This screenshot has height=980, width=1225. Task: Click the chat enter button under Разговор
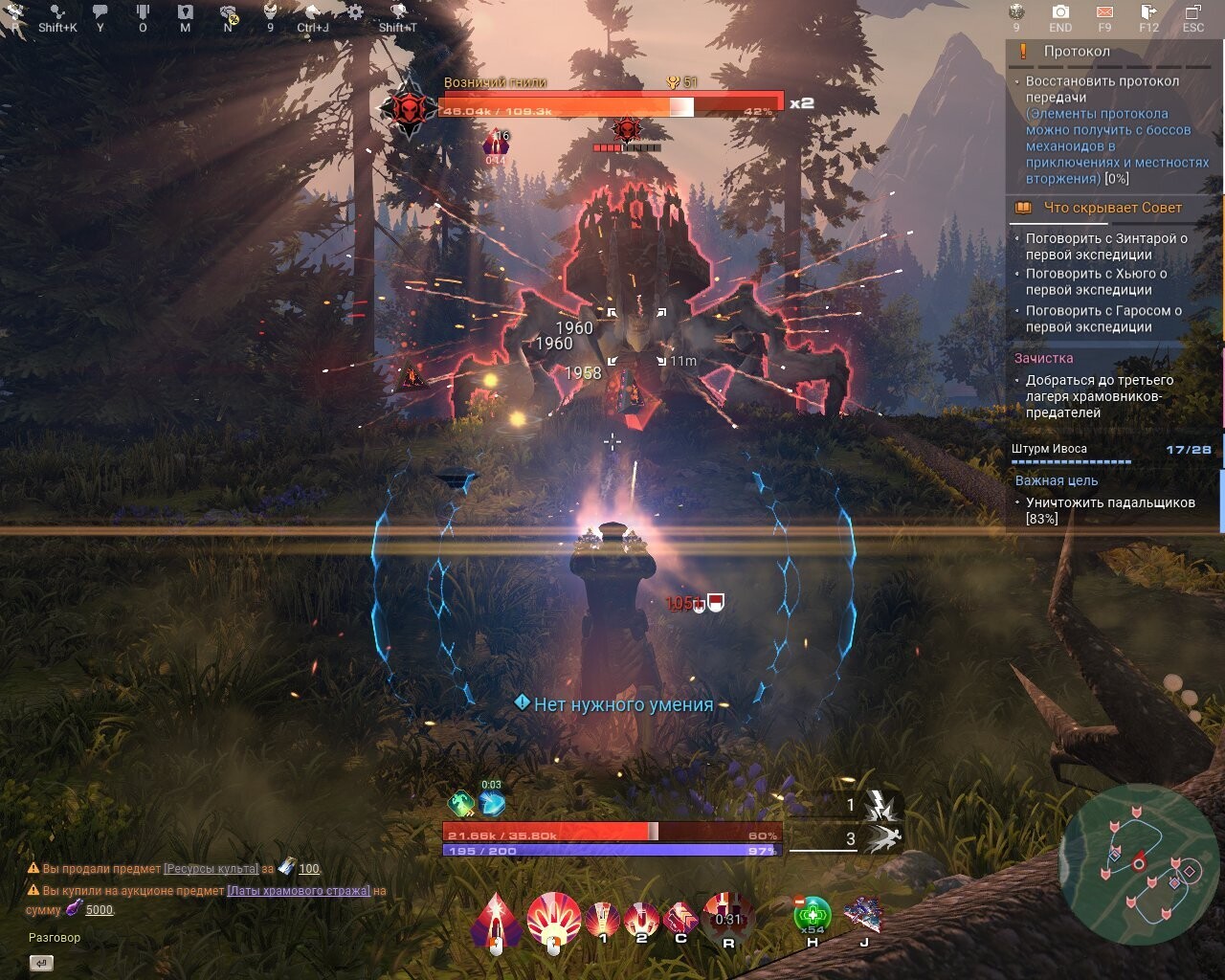click(41, 963)
